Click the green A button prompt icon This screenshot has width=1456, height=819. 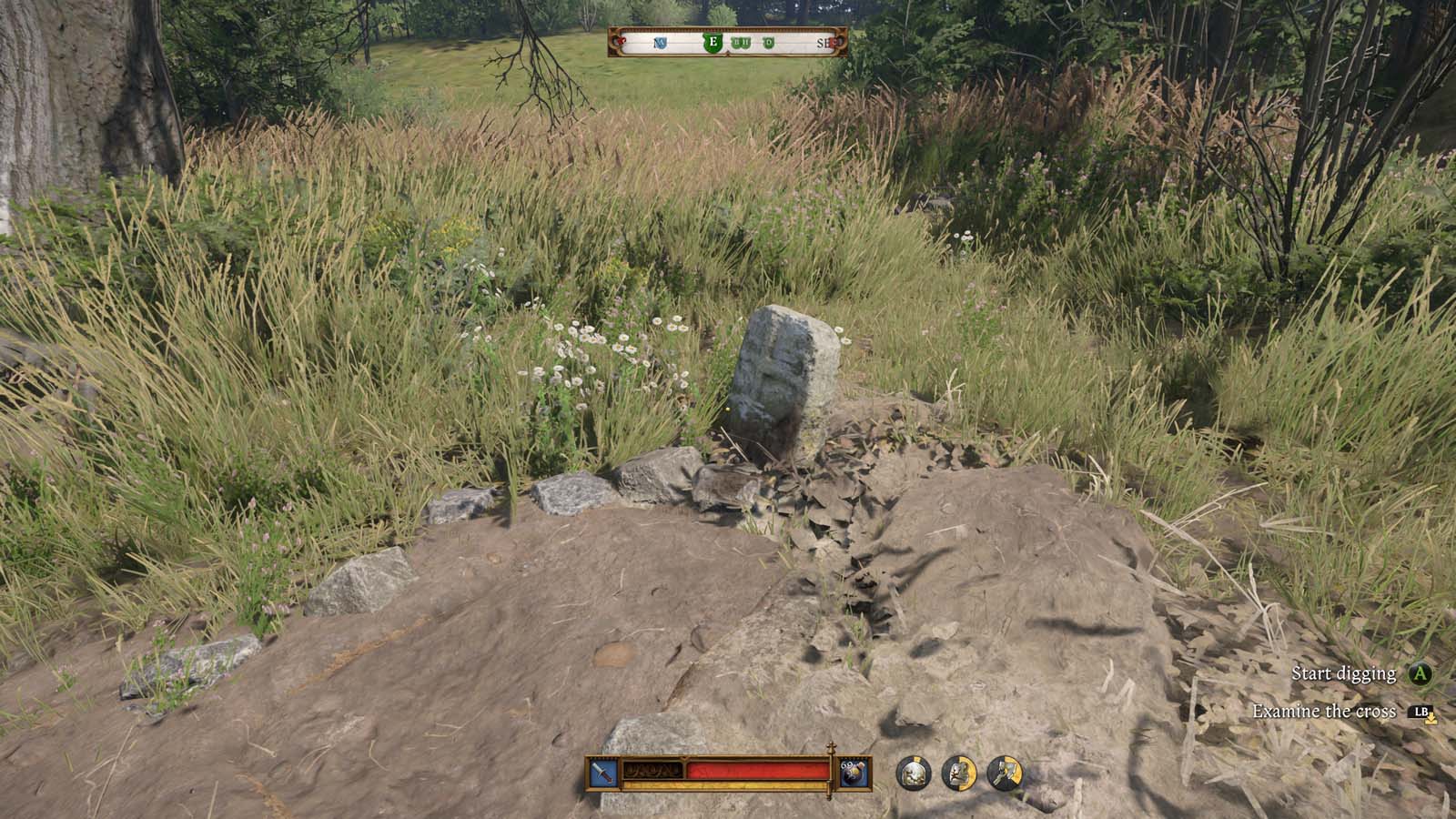tap(1420, 675)
